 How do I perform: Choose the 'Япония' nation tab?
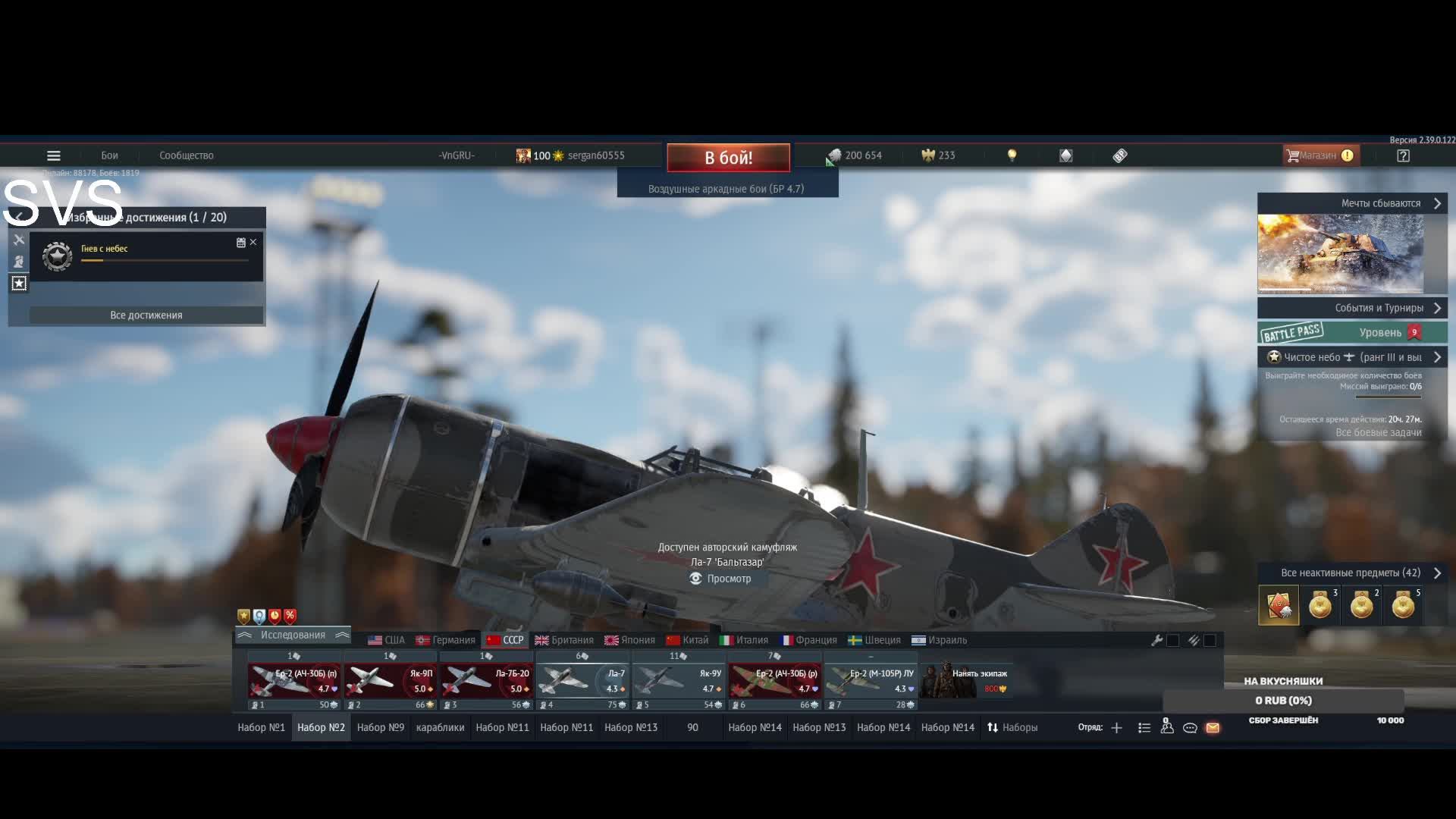tap(629, 640)
